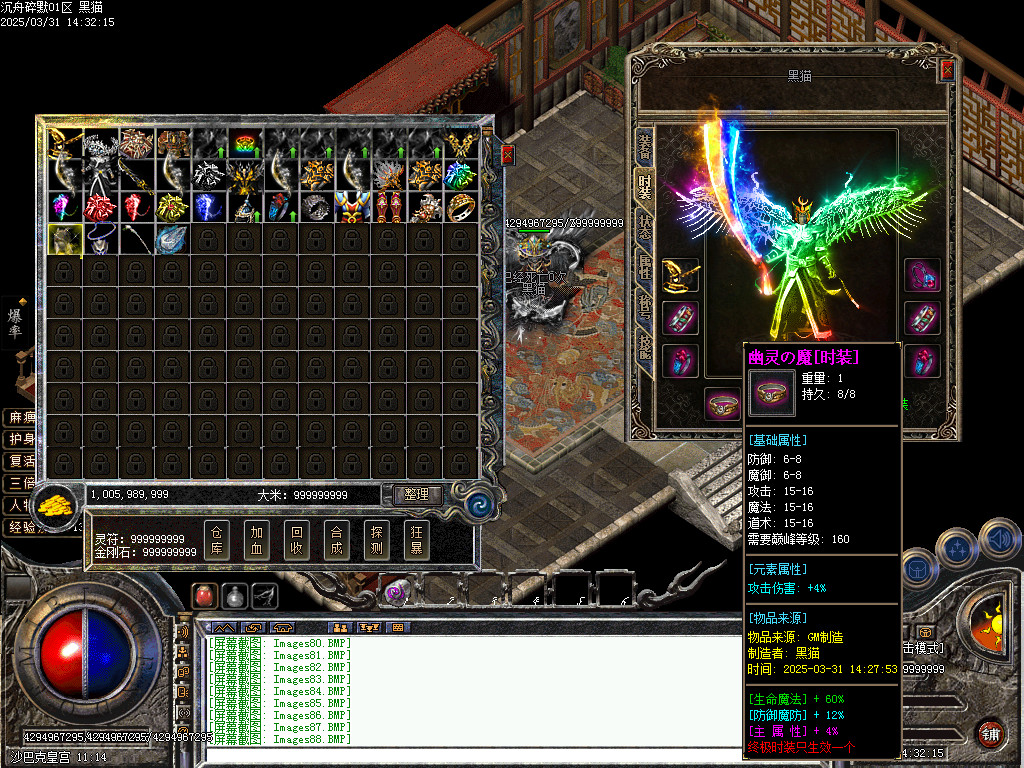This screenshot has height=768, width=1024.
Task: Activate the 探测 detect button
Action: tap(377, 540)
